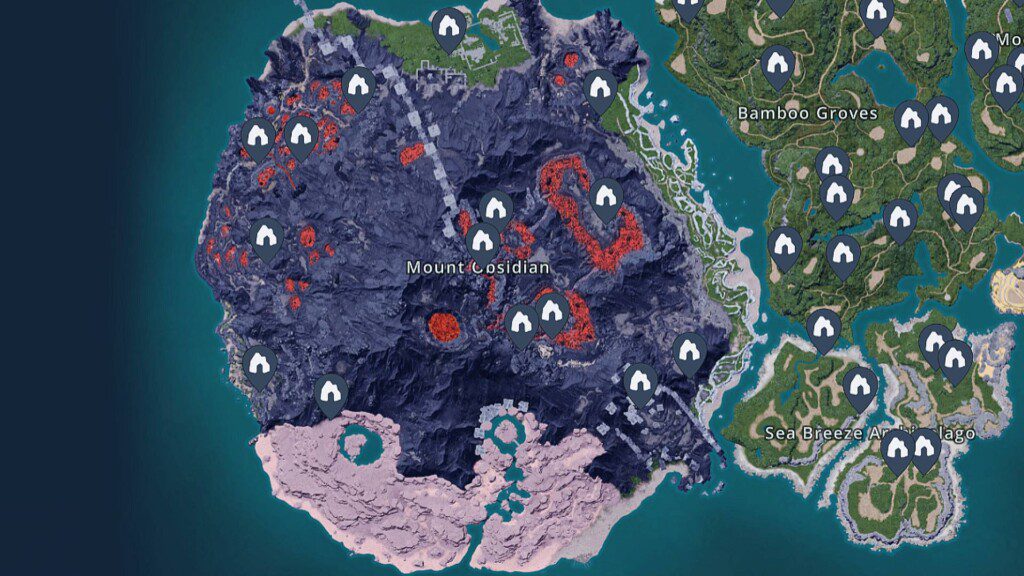Click the cave marker directly above Bamboo Groves label
1024x576 pixels.
(778, 66)
